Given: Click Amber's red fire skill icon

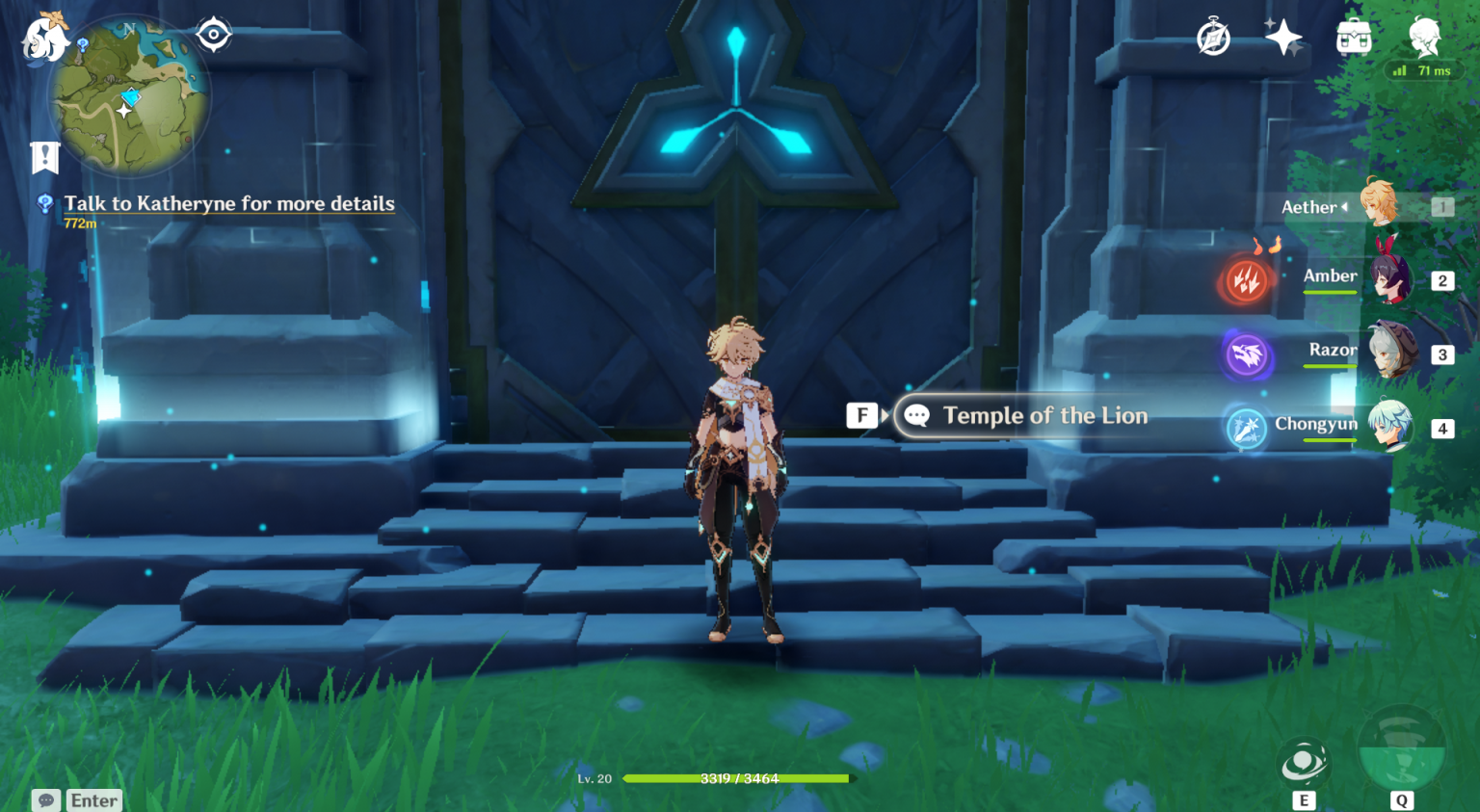Looking at the screenshot, I should pyautogui.click(x=1245, y=281).
